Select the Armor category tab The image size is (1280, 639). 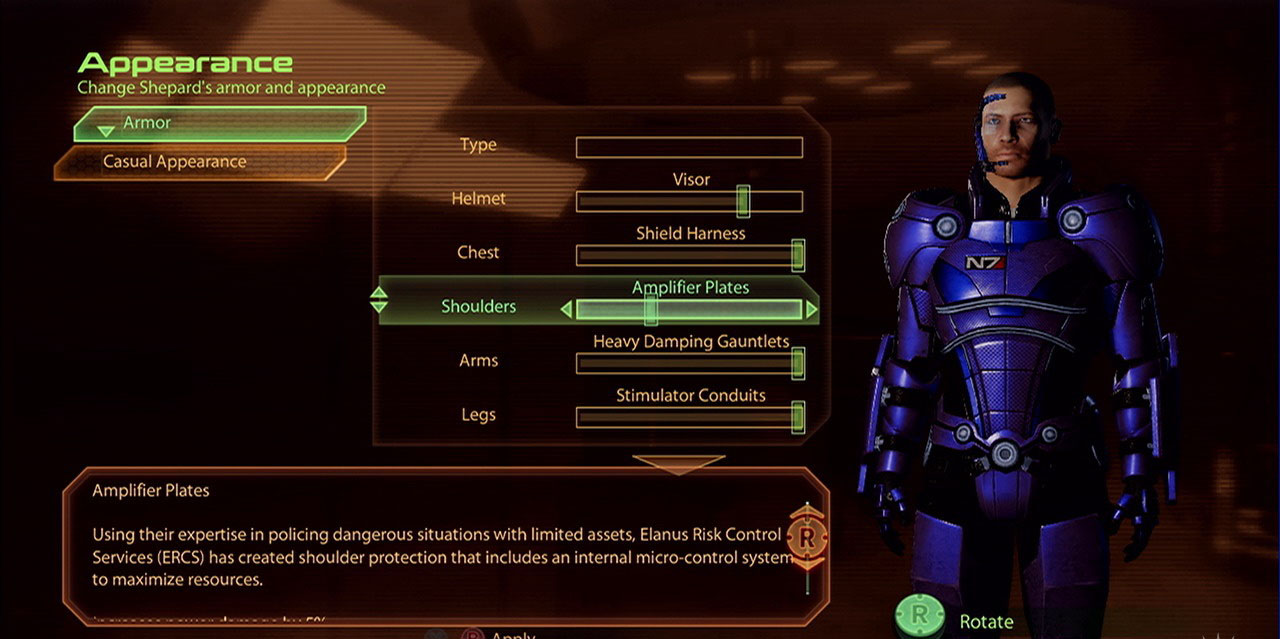(x=218, y=123)
